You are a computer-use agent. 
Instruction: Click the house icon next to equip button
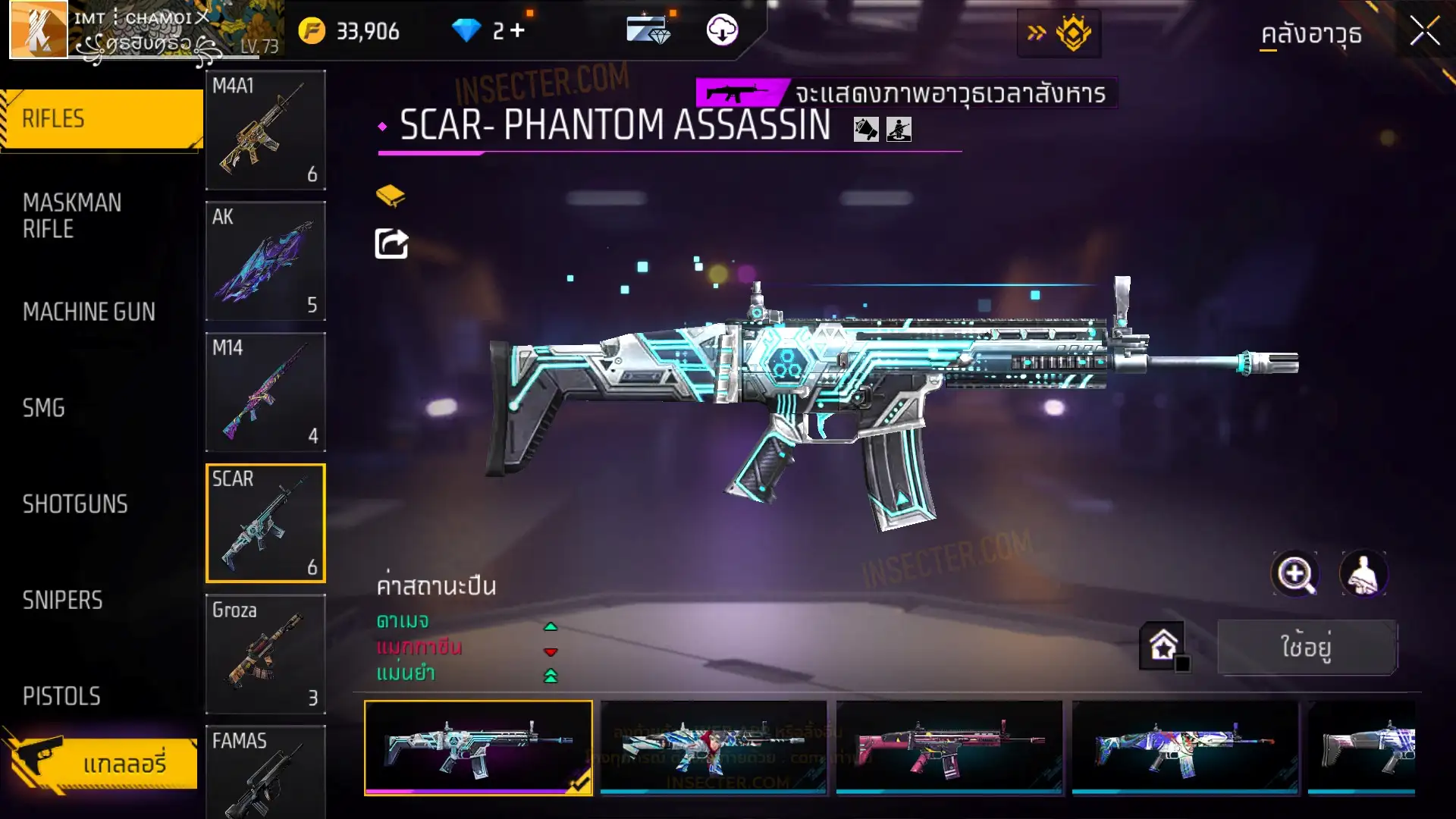point(1163,646)
